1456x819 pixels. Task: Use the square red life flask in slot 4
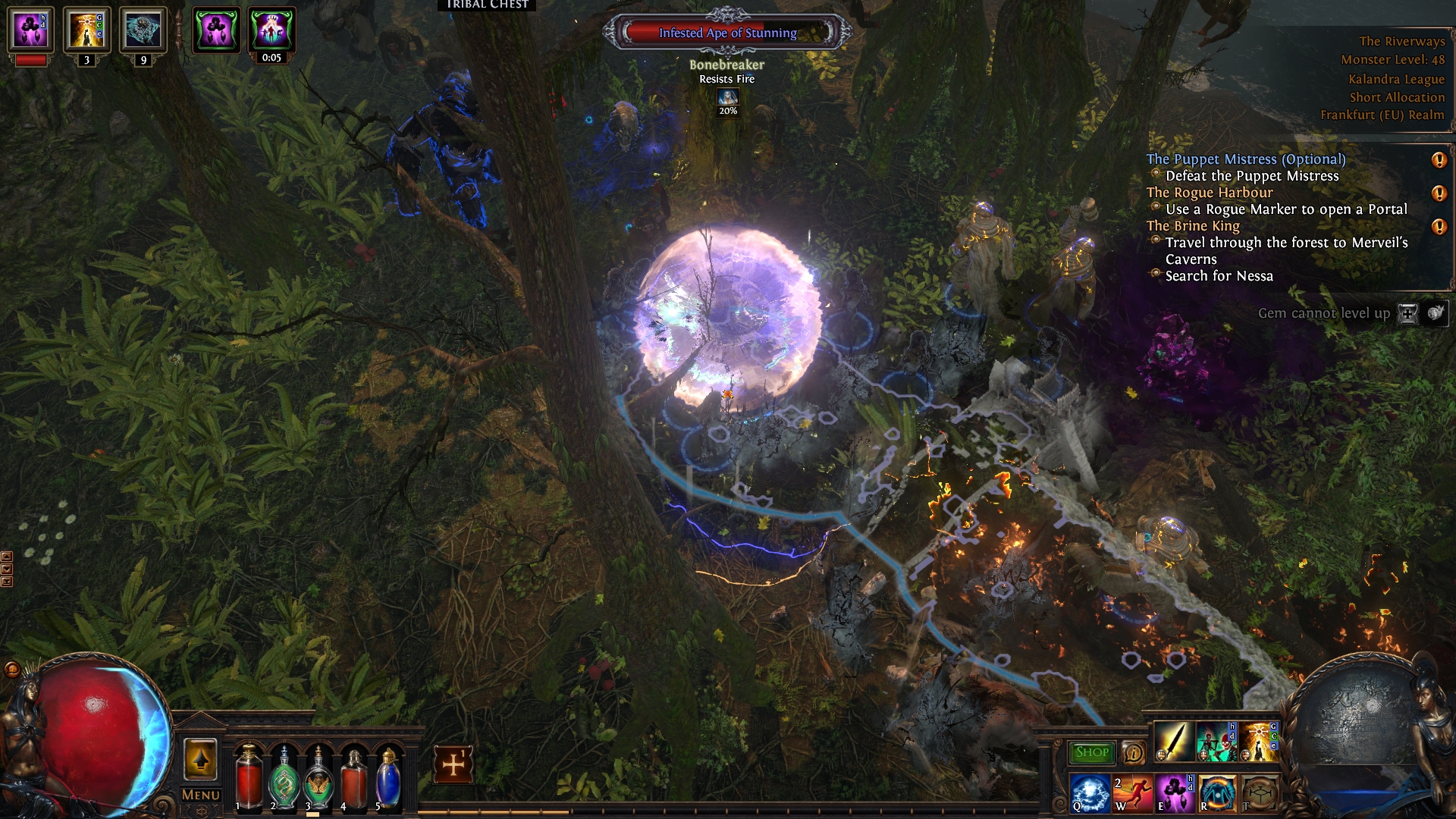click(353, 780)
